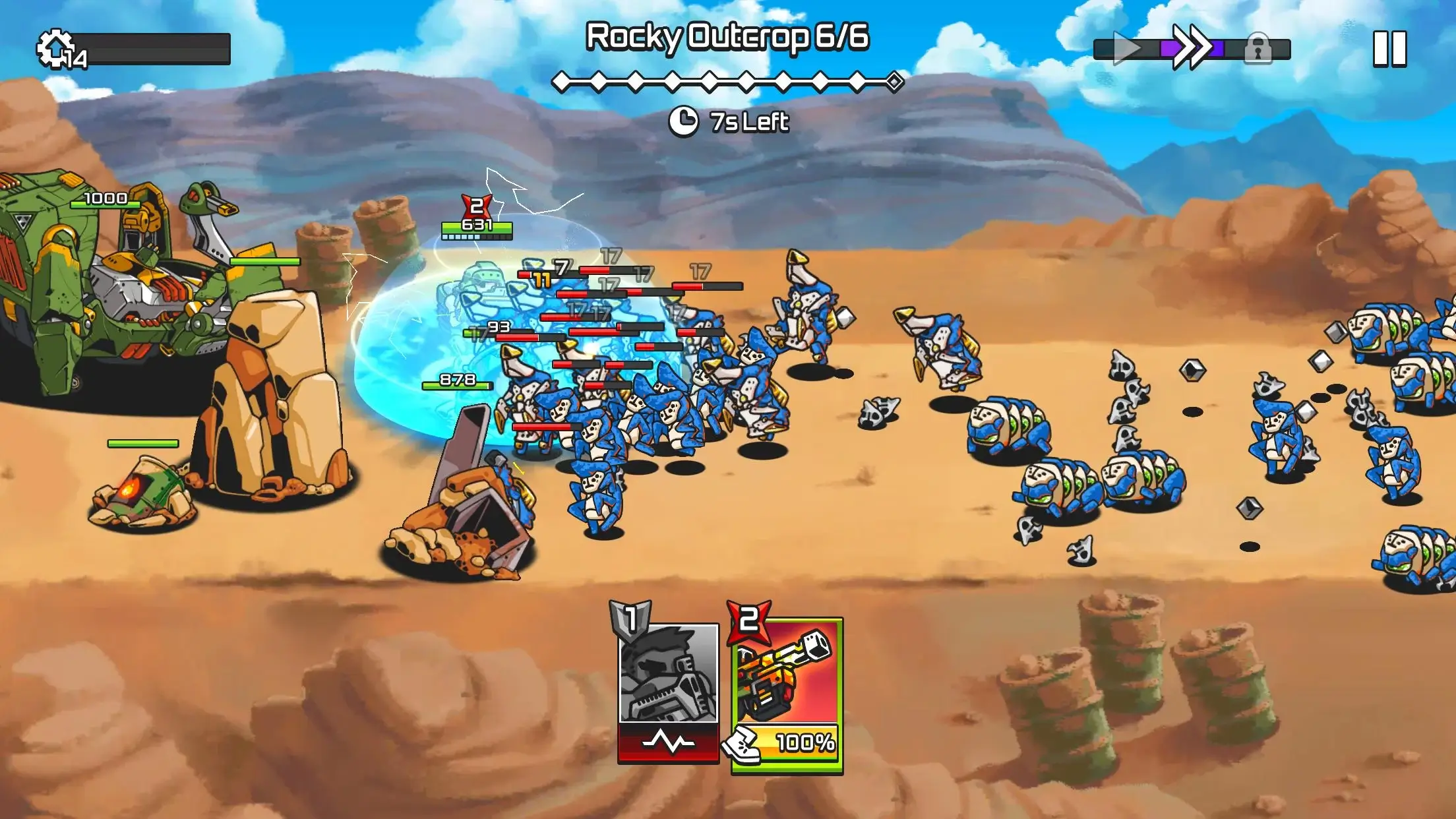Select the greyed-out level 1 soldier card
This screenshot has height=819, width=1456.
click(x=669, y=689)
